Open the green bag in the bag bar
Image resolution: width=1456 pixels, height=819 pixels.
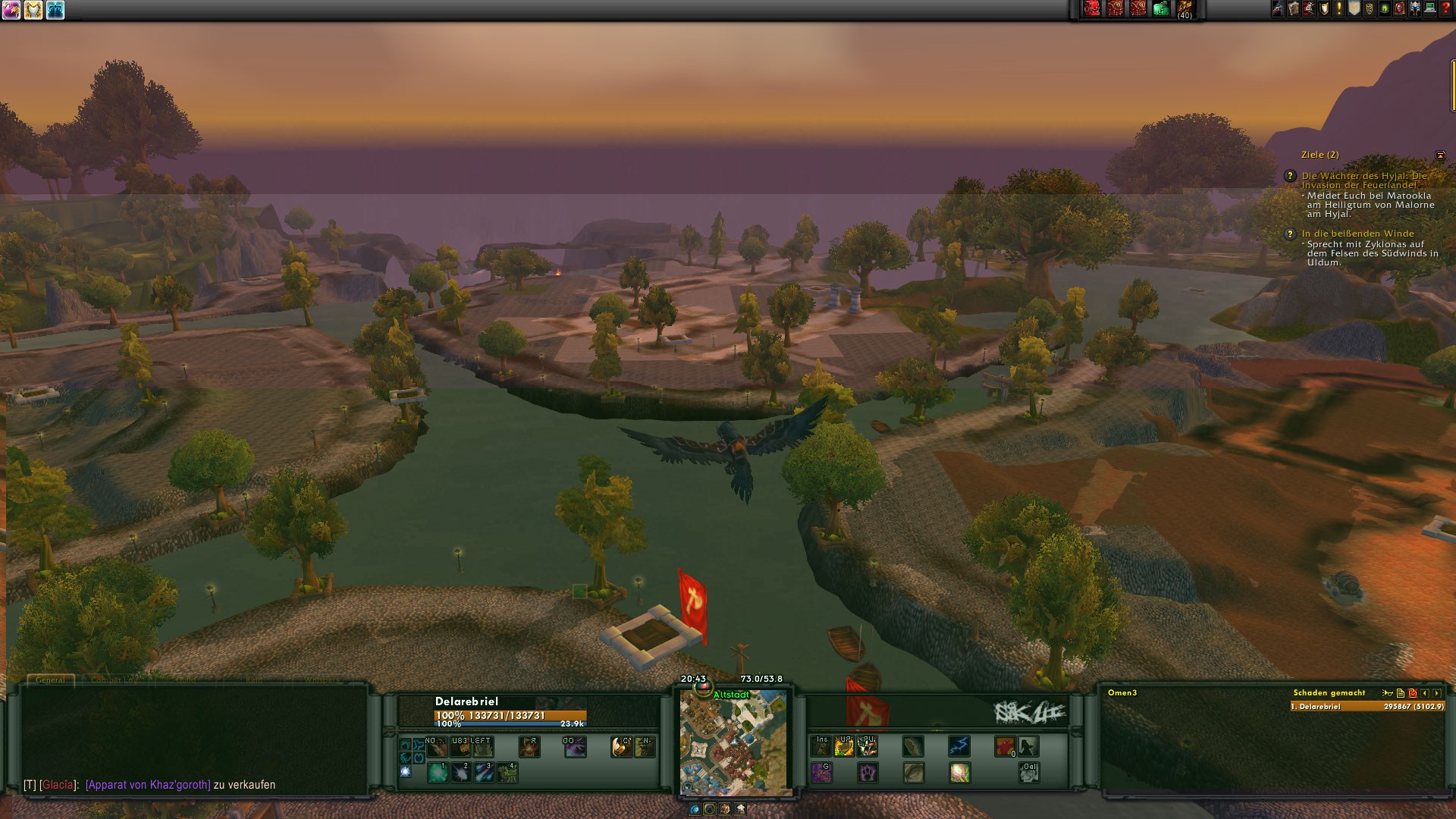[x=1160, y=9]
